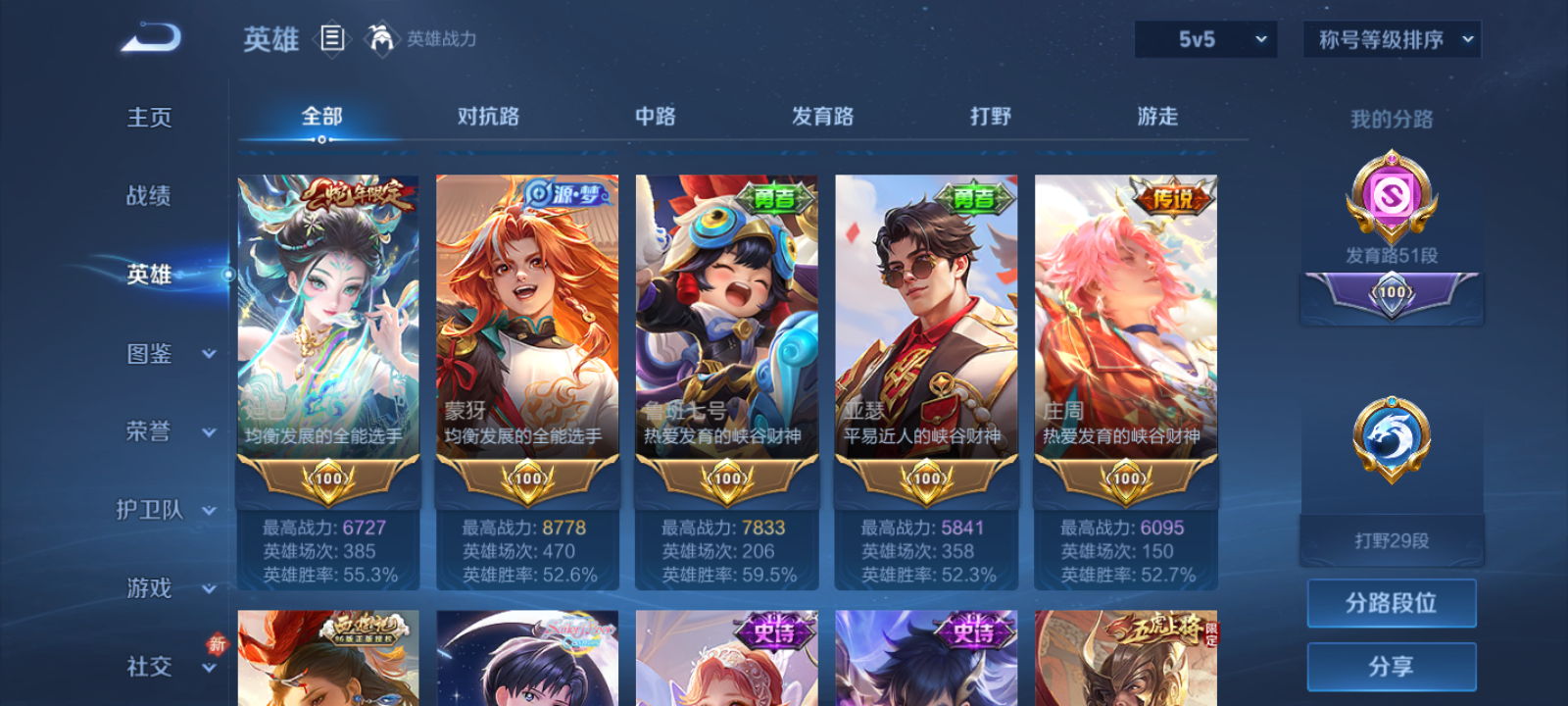
Task: Open the 荣誉 sidebar section
Action: [148, 431]
